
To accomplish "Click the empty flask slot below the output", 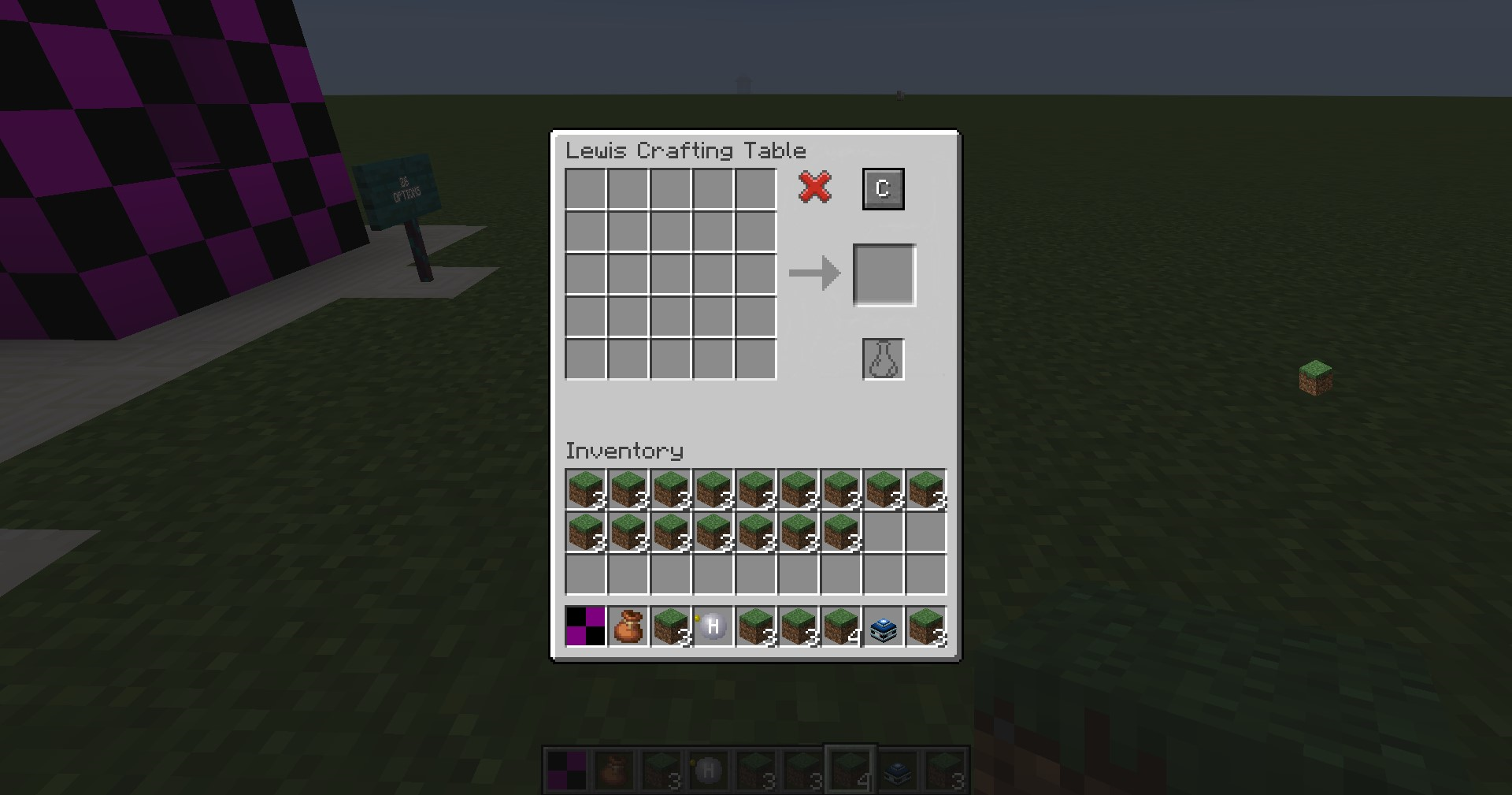I will [882, 359].
